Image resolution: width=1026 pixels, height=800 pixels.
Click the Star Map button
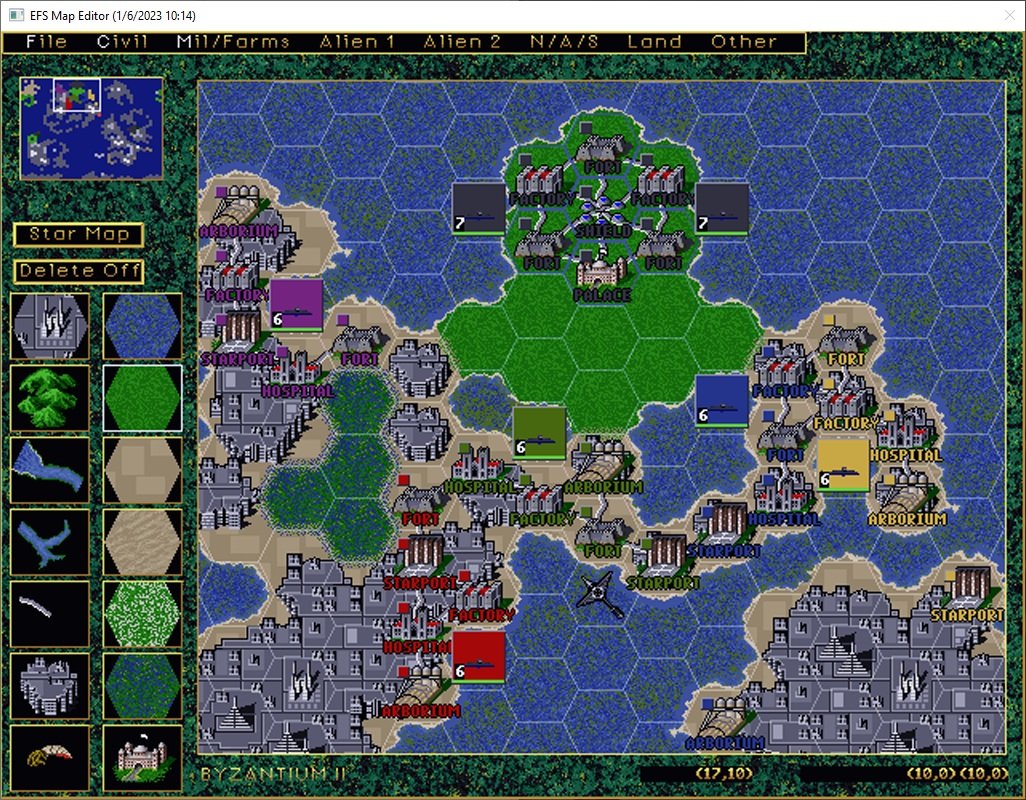click(x=79, y=235)
